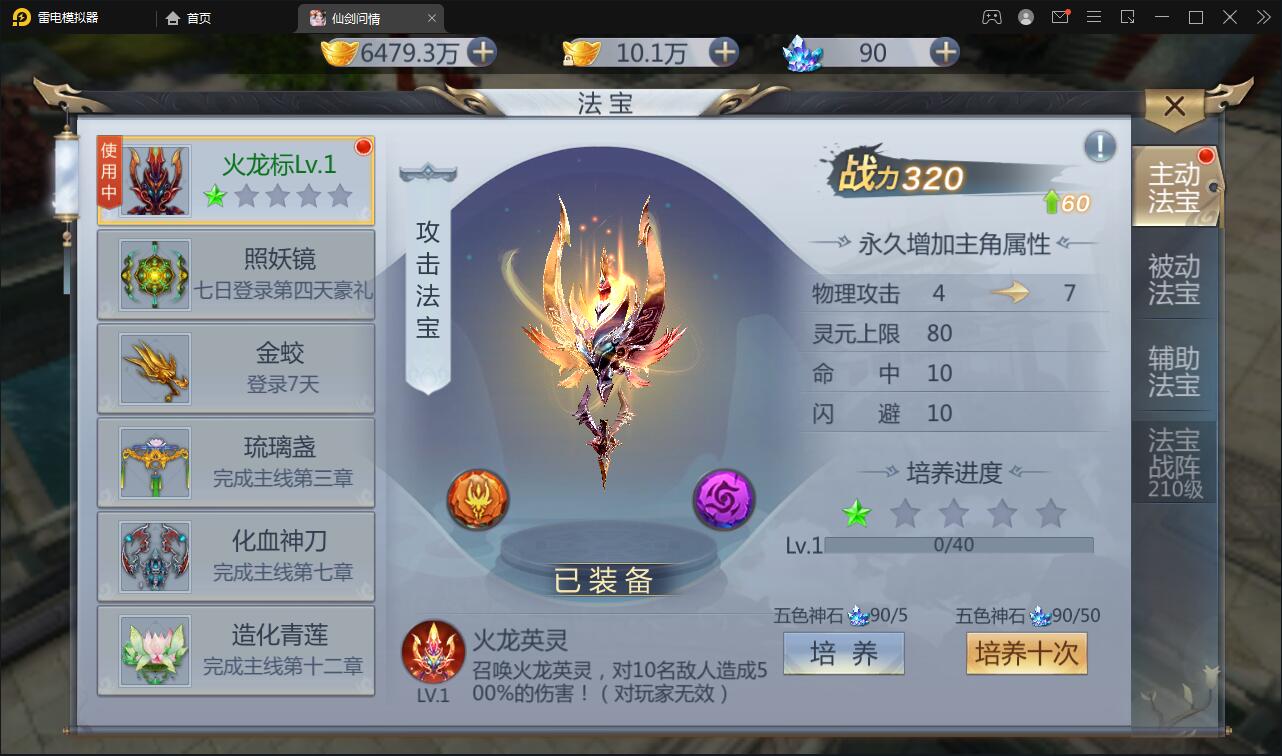Click the 培养十次 cultivate ten times button

click(1026, 653)
